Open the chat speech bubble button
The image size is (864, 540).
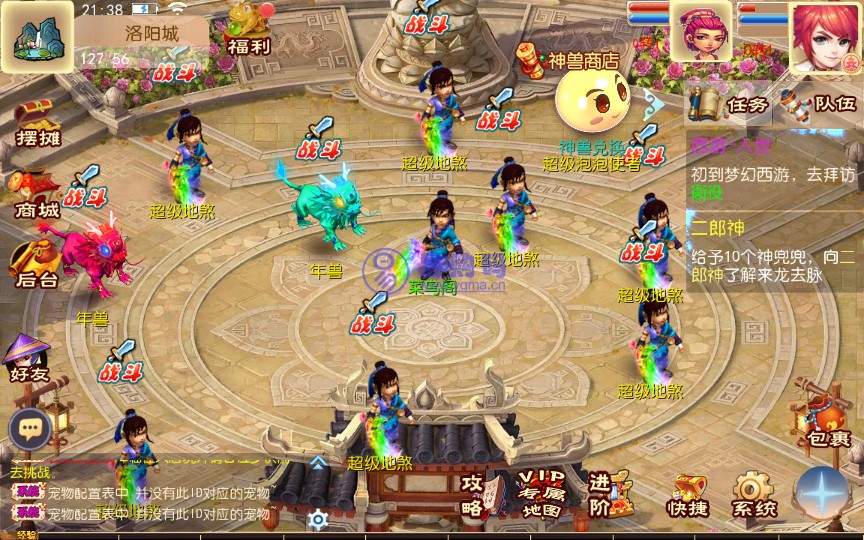[30, 429]
